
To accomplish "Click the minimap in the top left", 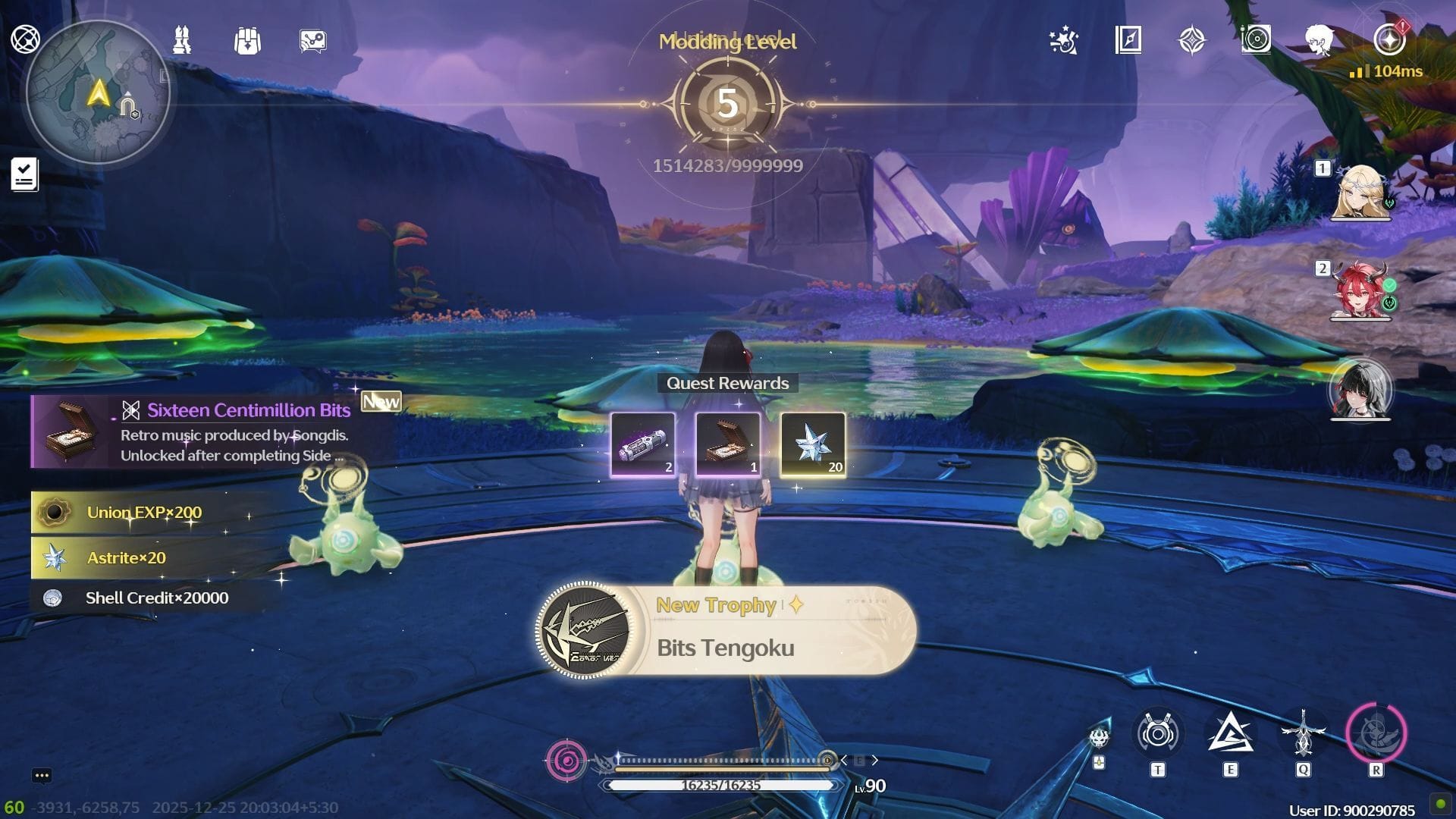I will (99, 91).
